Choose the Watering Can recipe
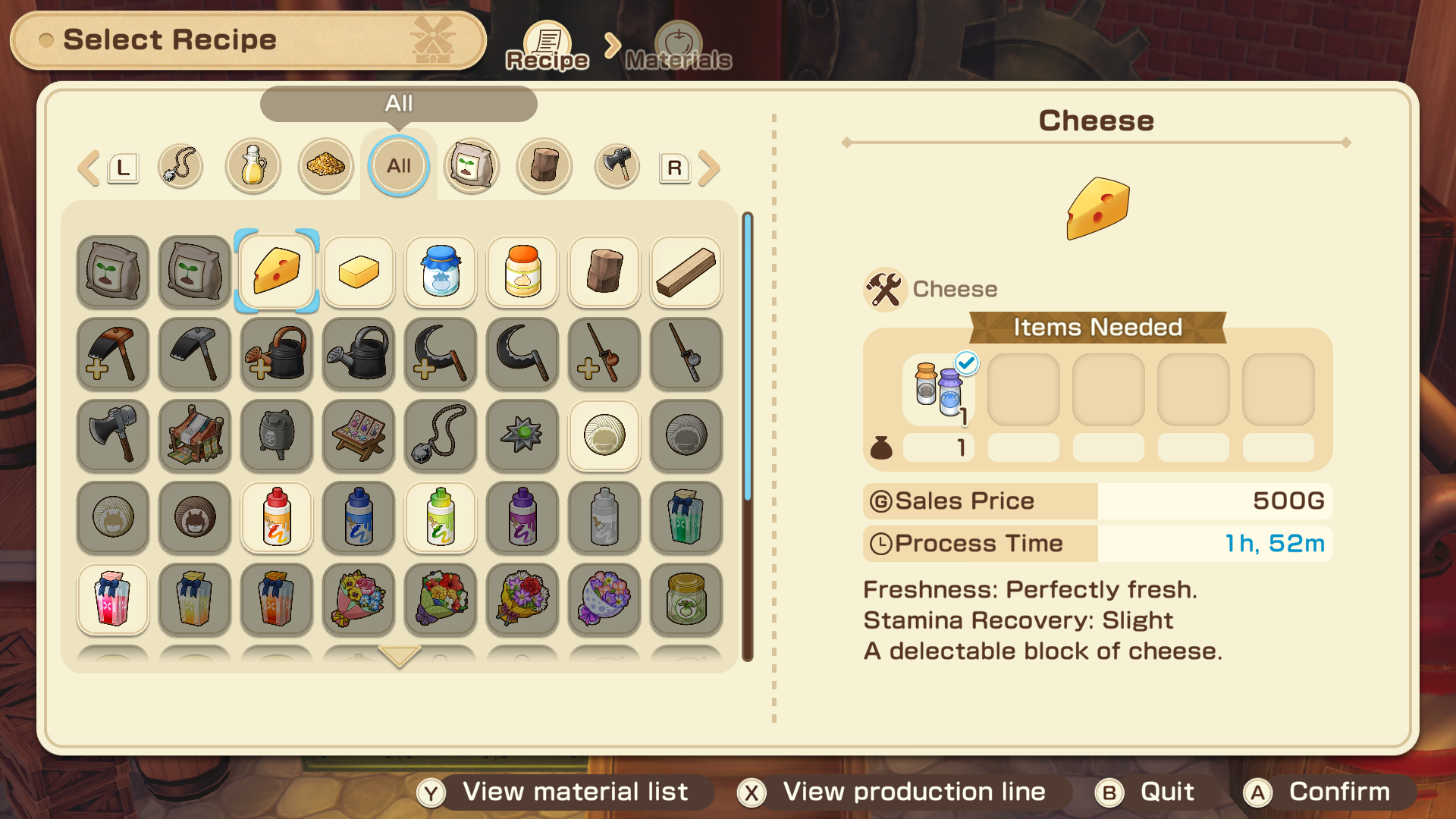The image size is (1456, 819). (x=359, y=354)
